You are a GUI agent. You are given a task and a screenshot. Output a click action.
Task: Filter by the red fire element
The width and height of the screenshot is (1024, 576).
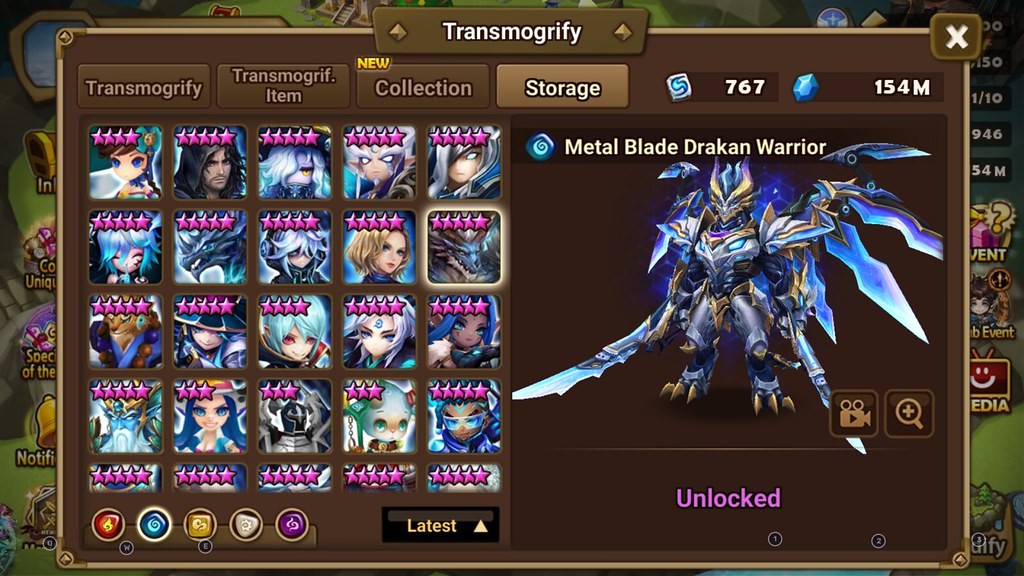(x=108, y=525)
